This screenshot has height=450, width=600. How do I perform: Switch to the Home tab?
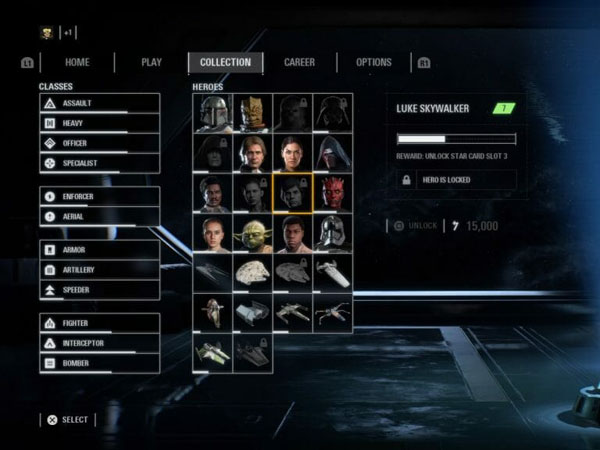click(77, 62)
